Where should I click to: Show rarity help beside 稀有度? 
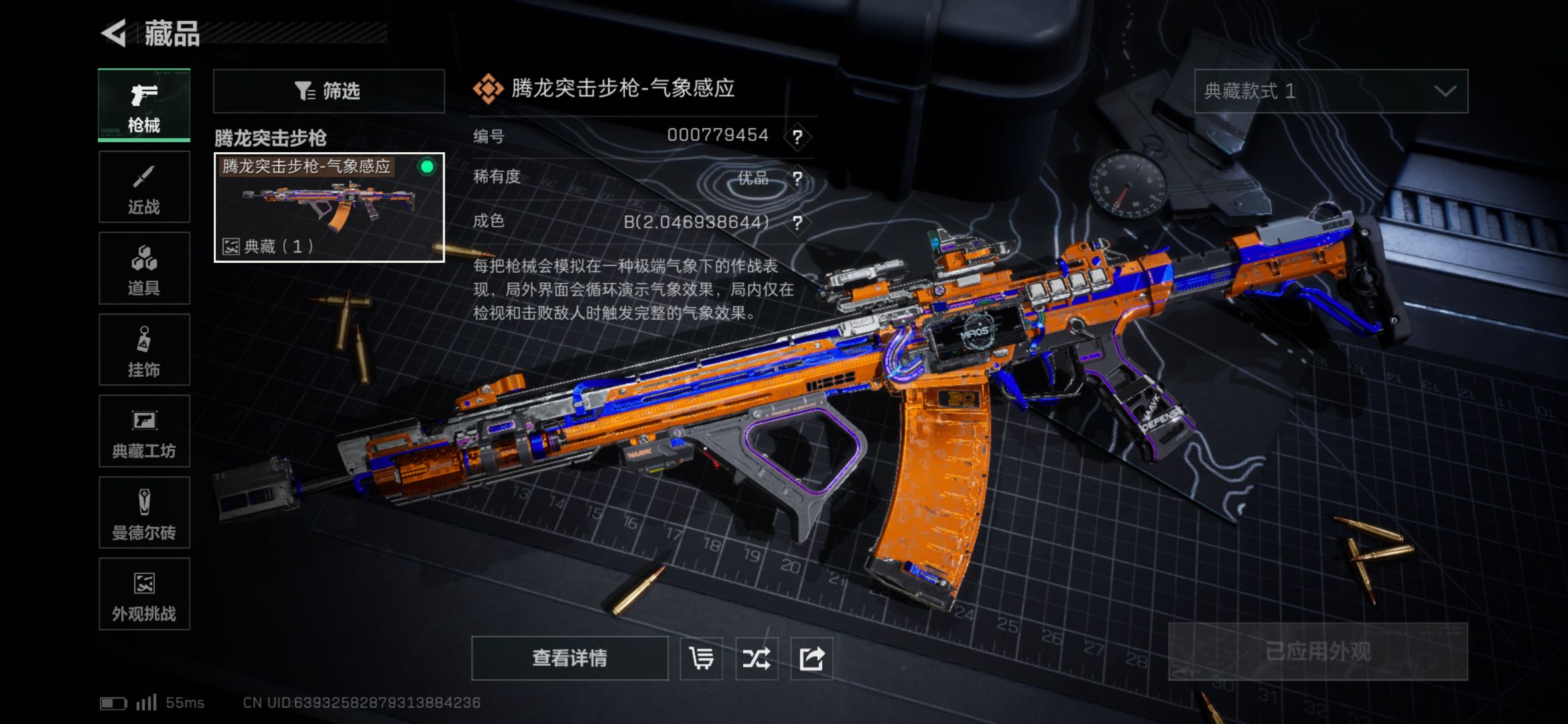pyautogui.click(x=797, y=178)
